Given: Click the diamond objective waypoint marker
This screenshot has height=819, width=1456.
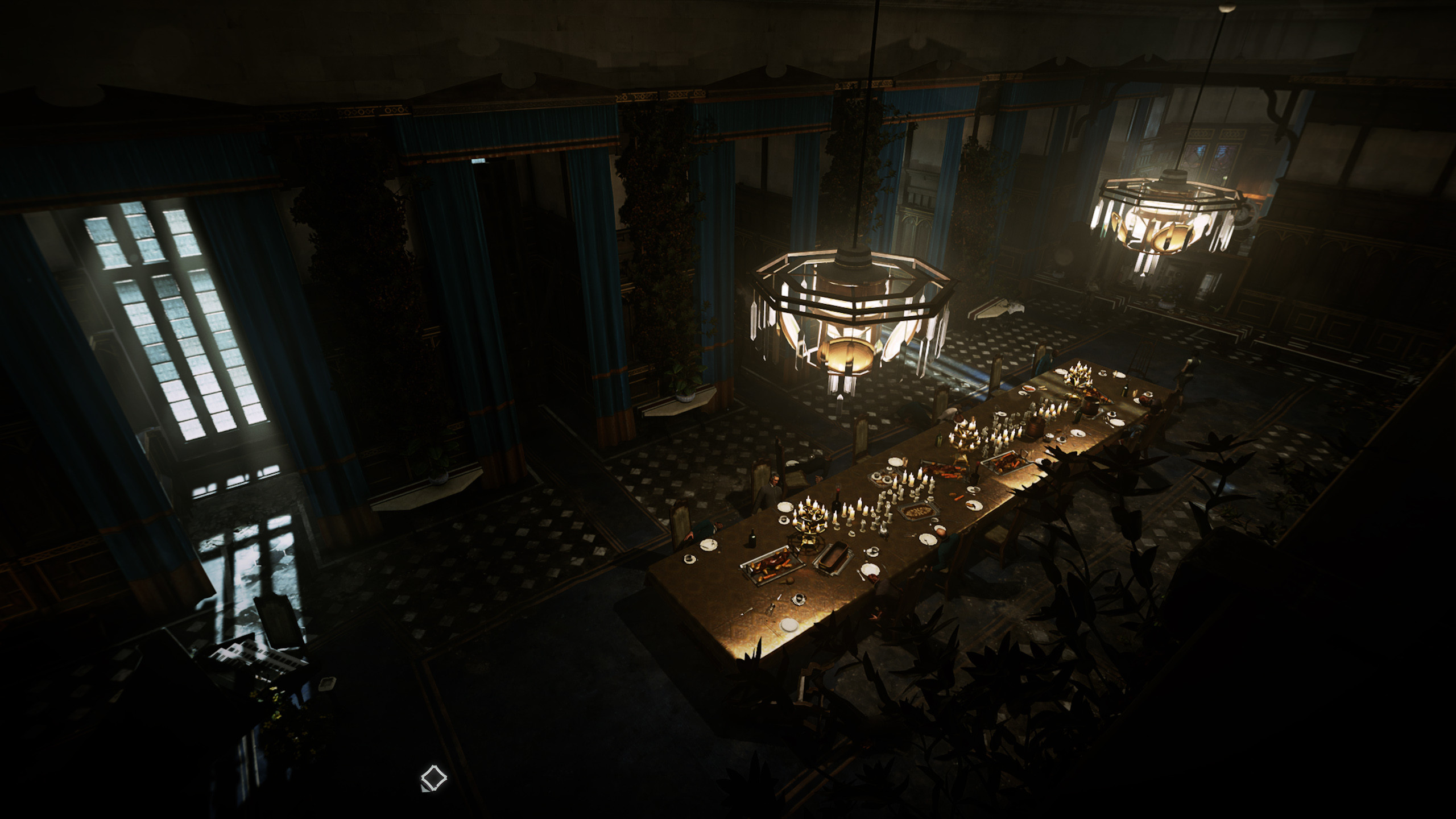Looking at the screenshot, I should (x=433, y=777).
